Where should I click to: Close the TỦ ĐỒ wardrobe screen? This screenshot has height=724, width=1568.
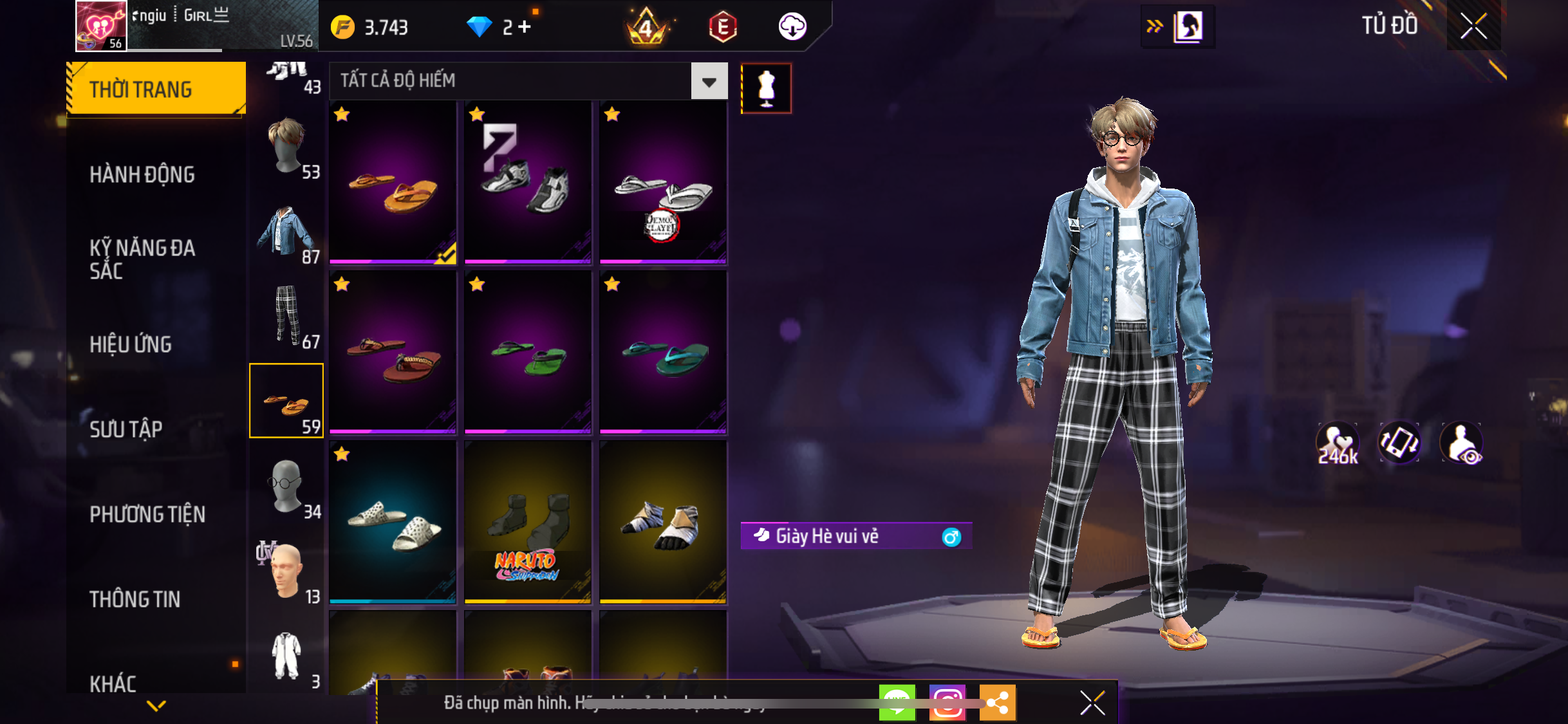tap(1473, 26)
